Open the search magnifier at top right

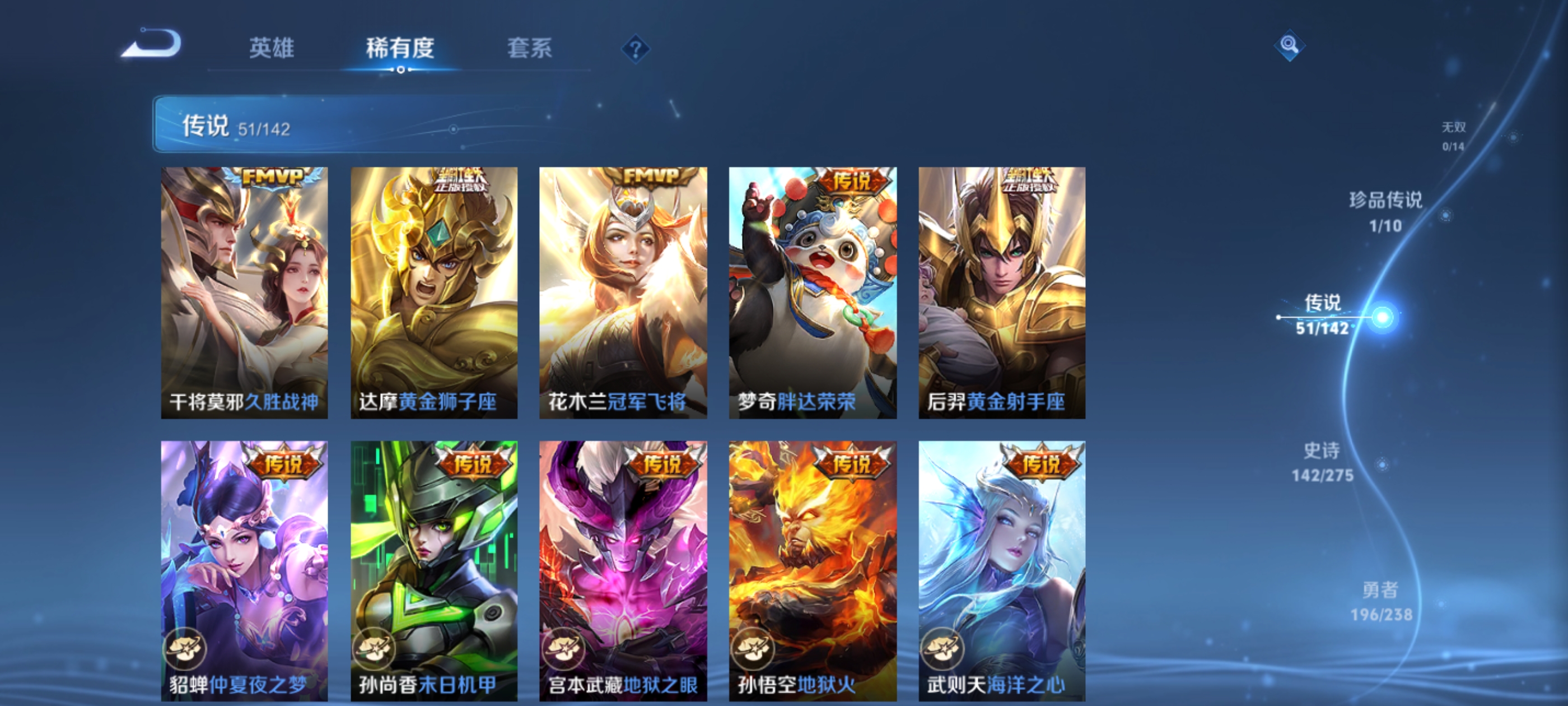pyautogui.click(x=1290, y=45)
